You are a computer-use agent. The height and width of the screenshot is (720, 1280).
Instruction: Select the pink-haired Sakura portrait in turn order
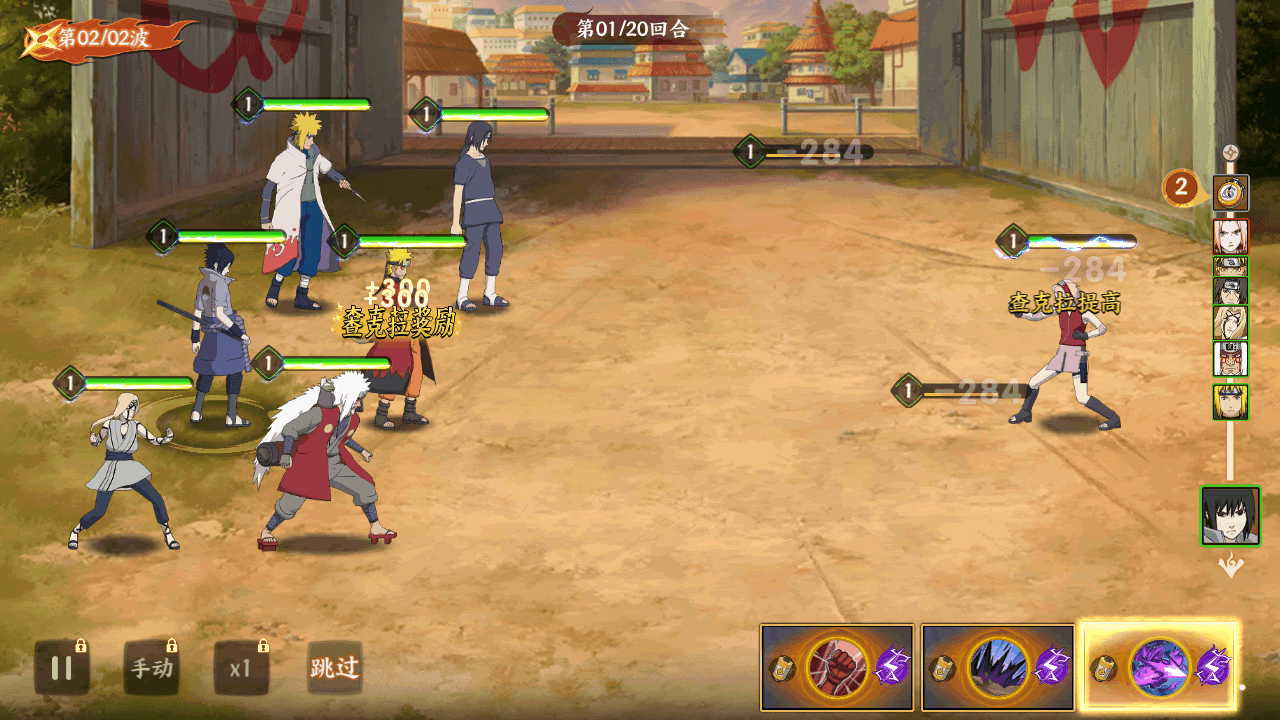click(x=1230, y=237)
